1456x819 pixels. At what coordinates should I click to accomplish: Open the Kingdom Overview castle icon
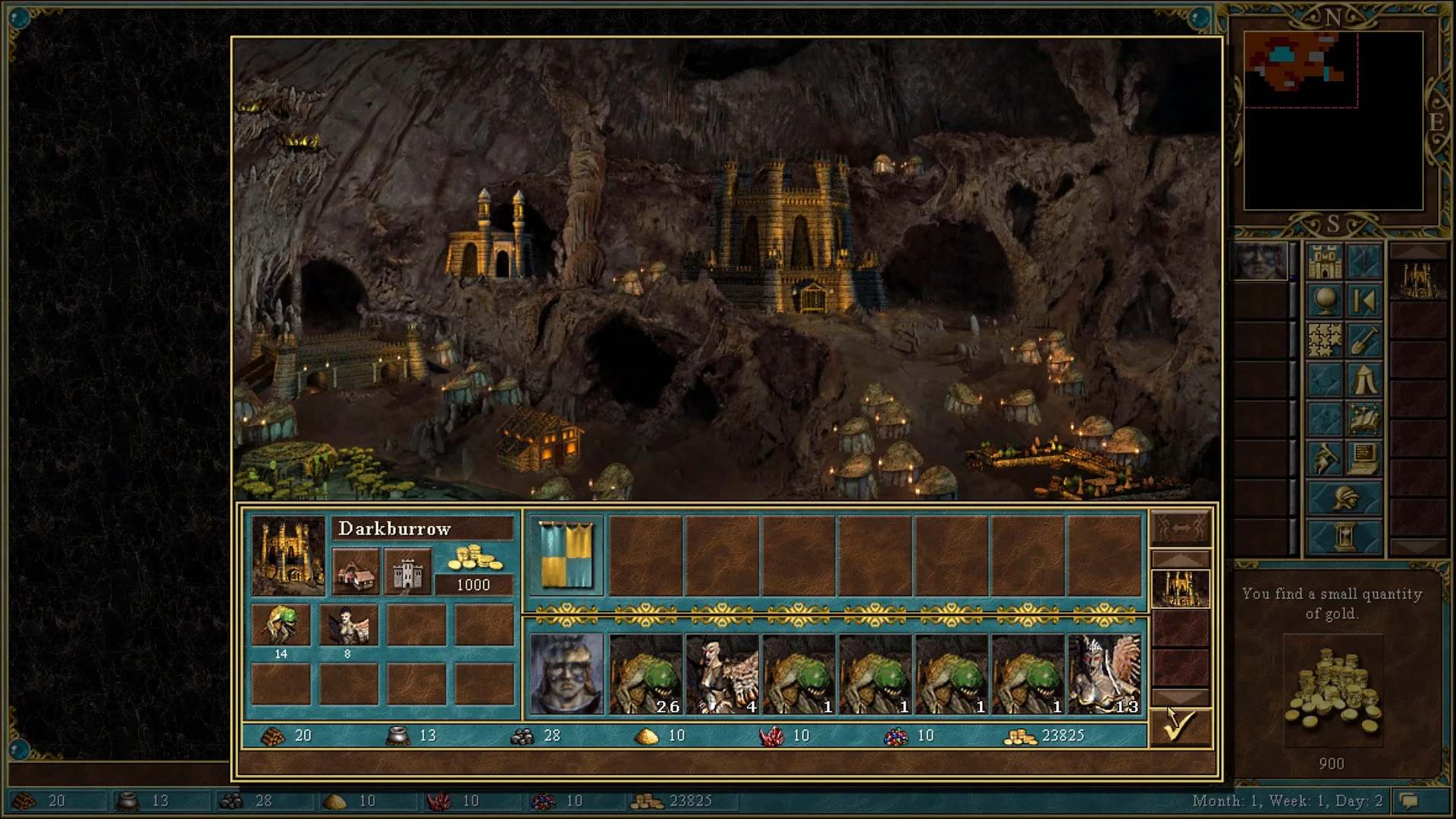tap(1325, 261)
